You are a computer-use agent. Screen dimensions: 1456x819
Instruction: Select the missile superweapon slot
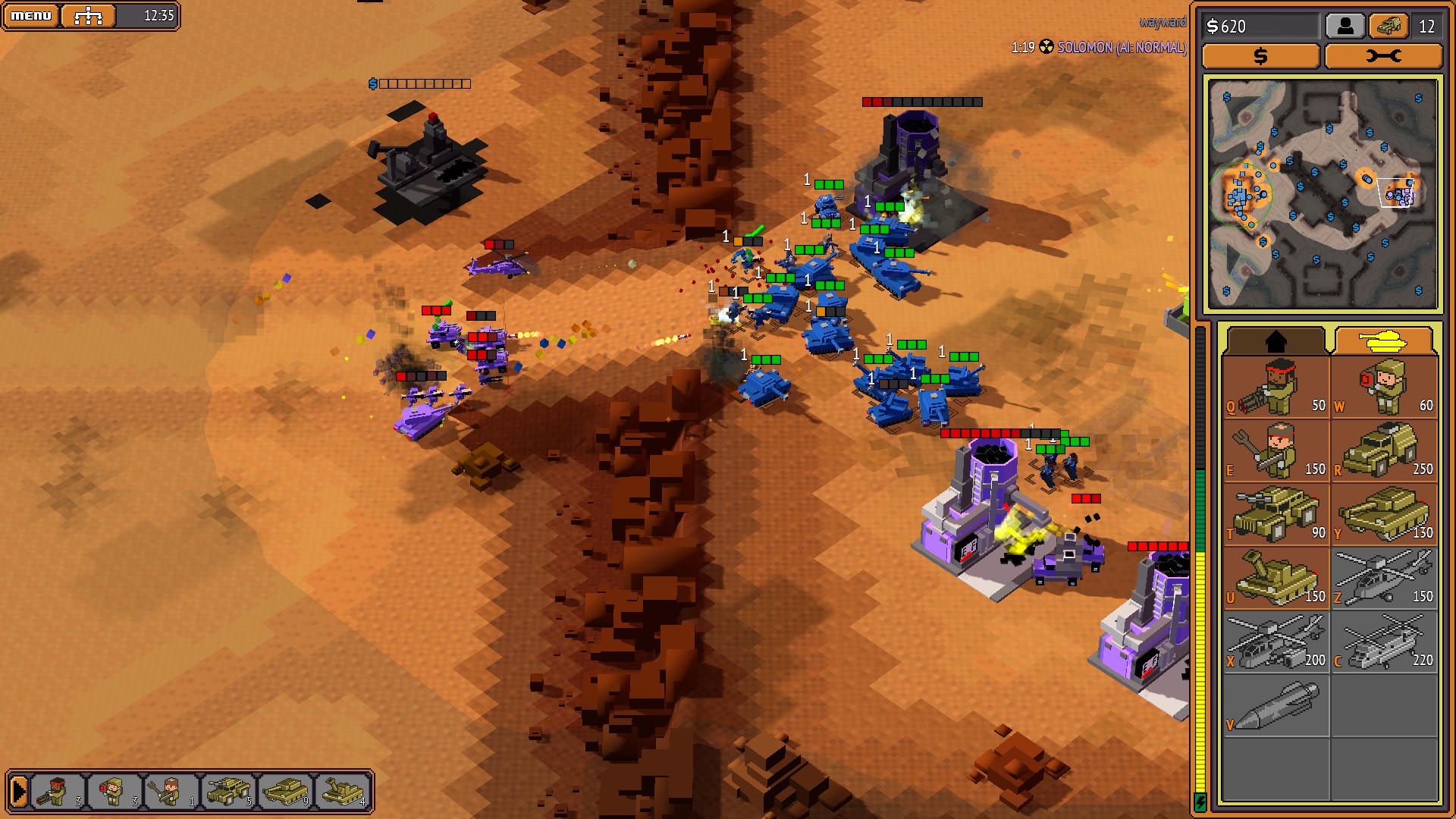click(x=1276, y=705)
